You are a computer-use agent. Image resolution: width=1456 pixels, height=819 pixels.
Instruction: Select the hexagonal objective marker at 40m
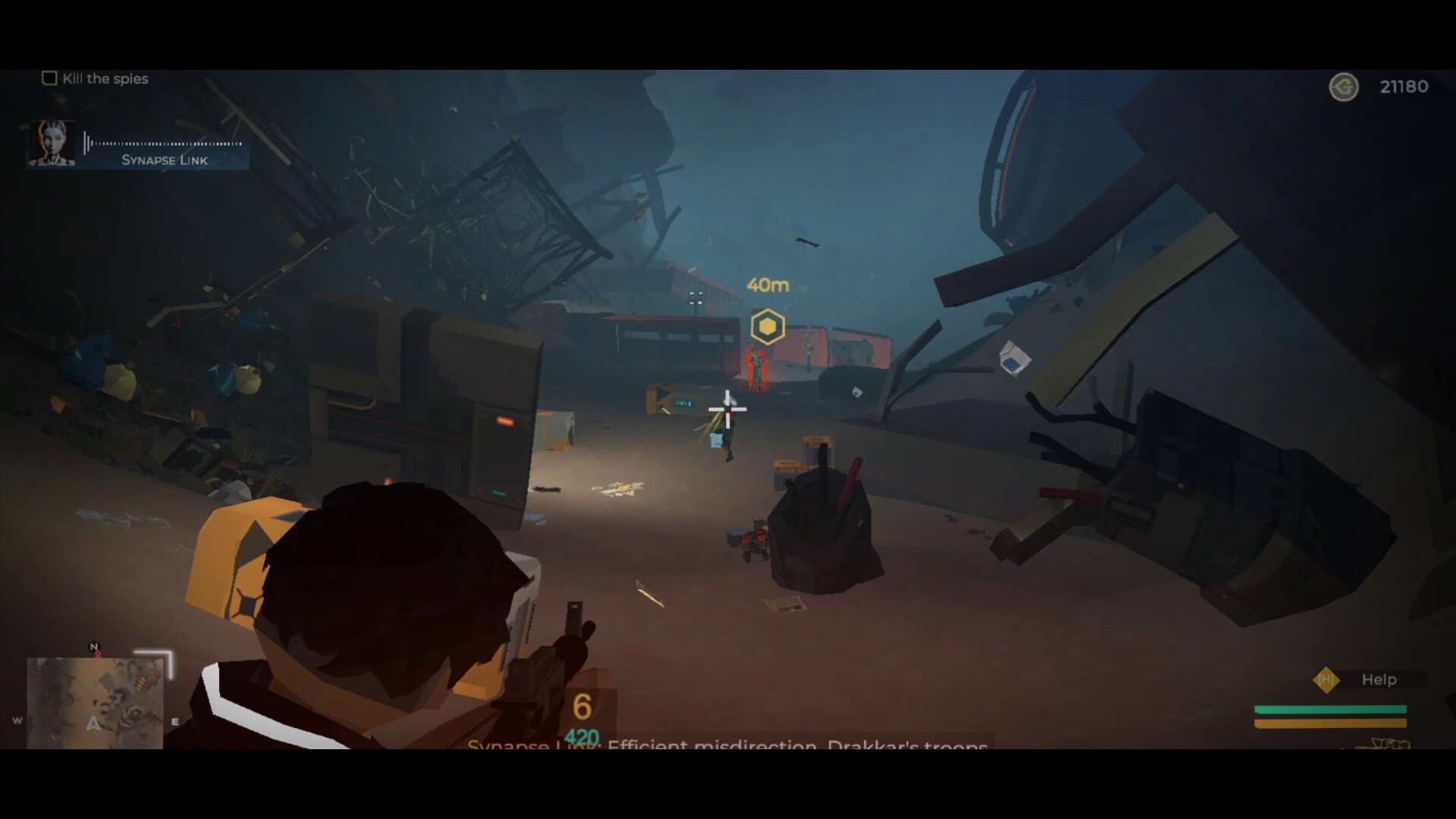click(767, 325)
